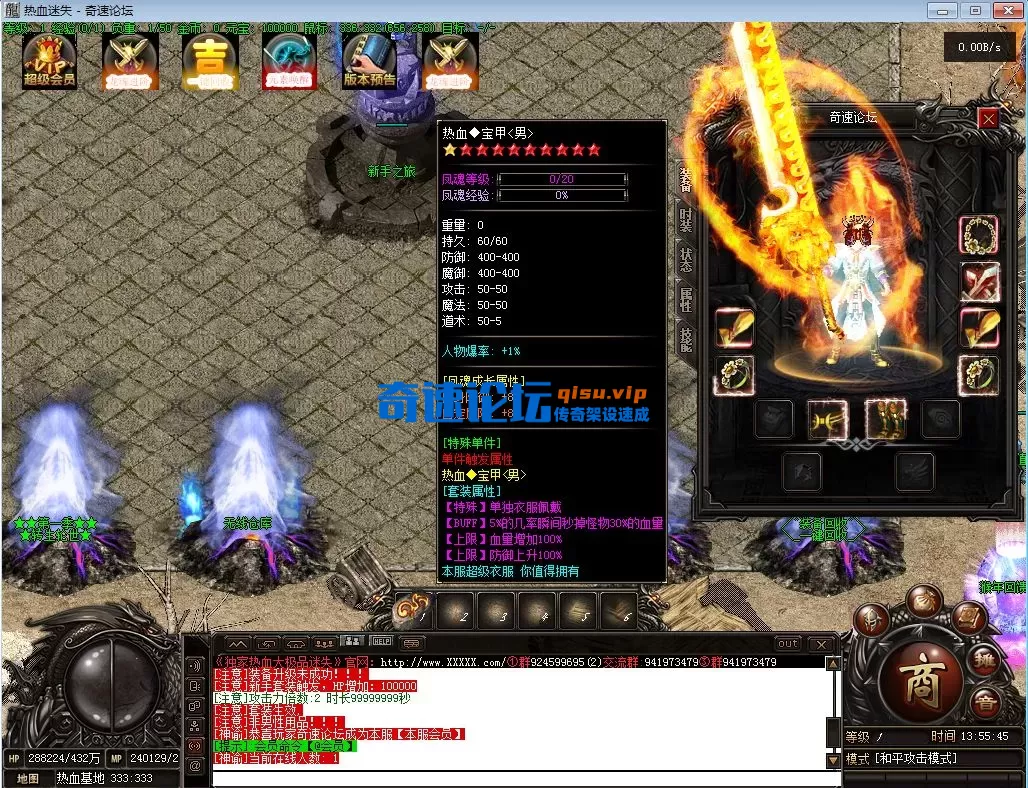The height and width of the screenshot is (788, 1028).
Task: Click the 音 sound round button
Action: (986, 703)
